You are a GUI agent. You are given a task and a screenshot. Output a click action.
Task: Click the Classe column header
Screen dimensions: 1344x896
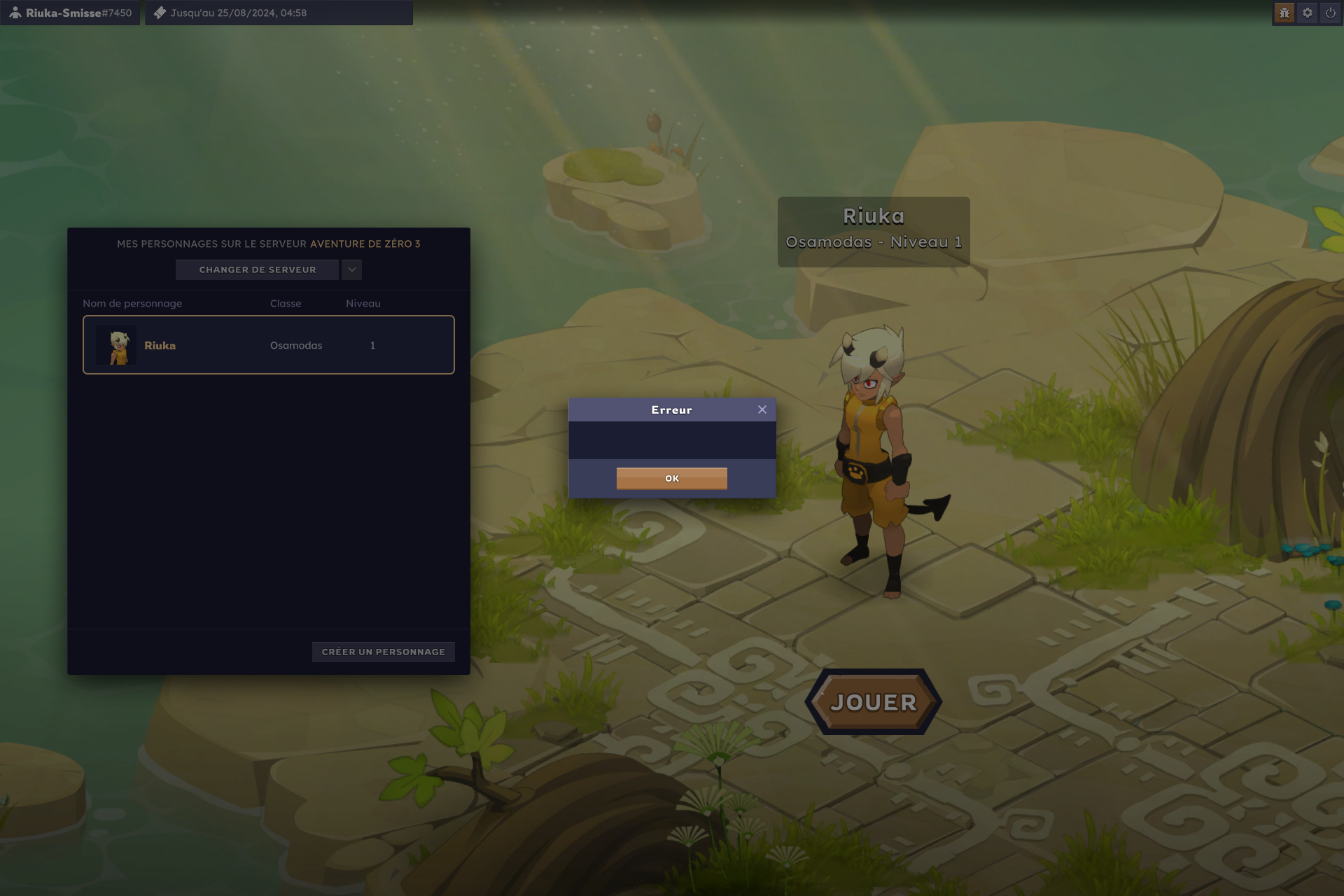tap(286, 303)
